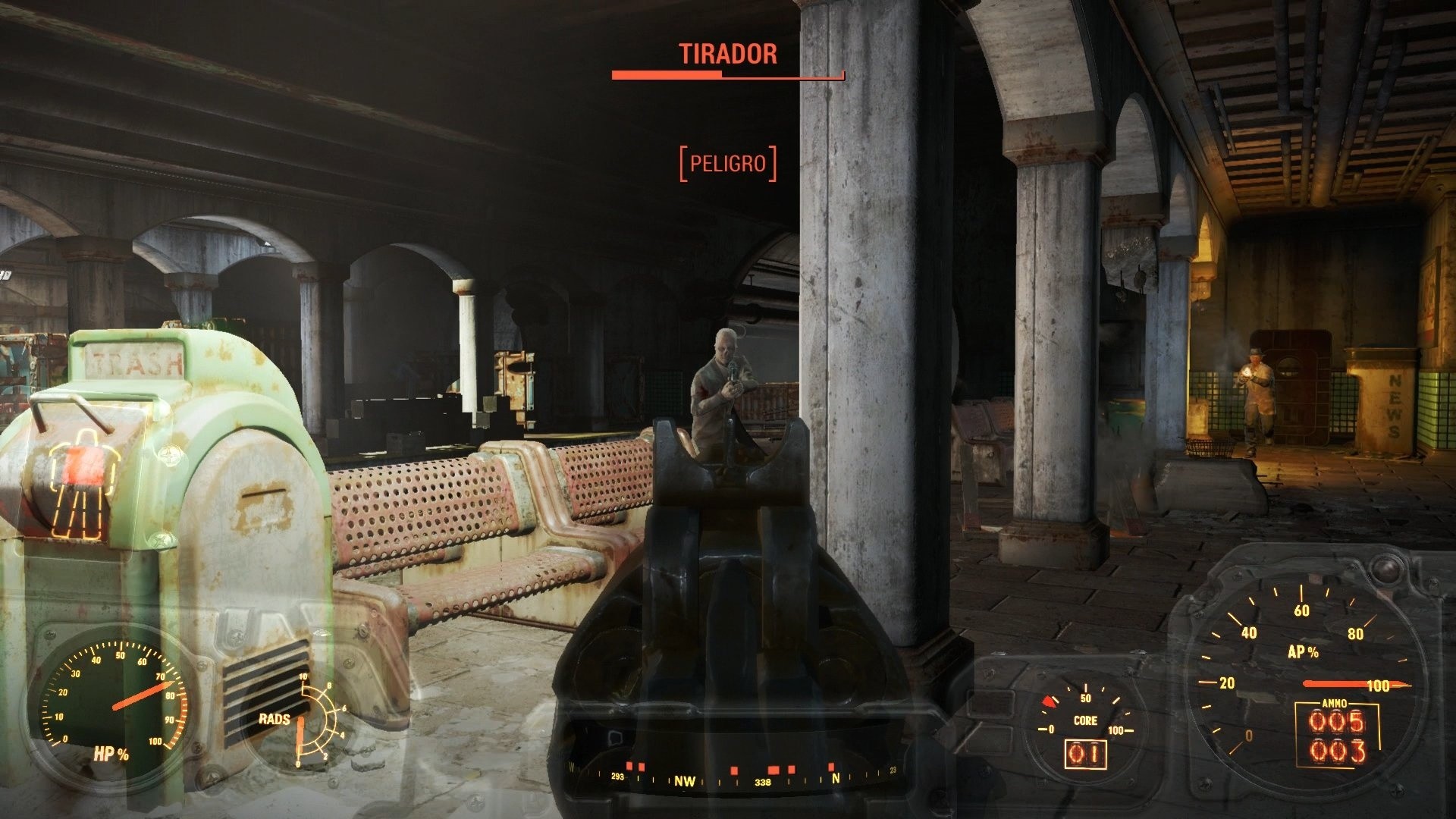The width and height of the screenshot is (1456, 819).
Task: Toggle the [PELIGRO] danger indicator
Action: (730, 162)
